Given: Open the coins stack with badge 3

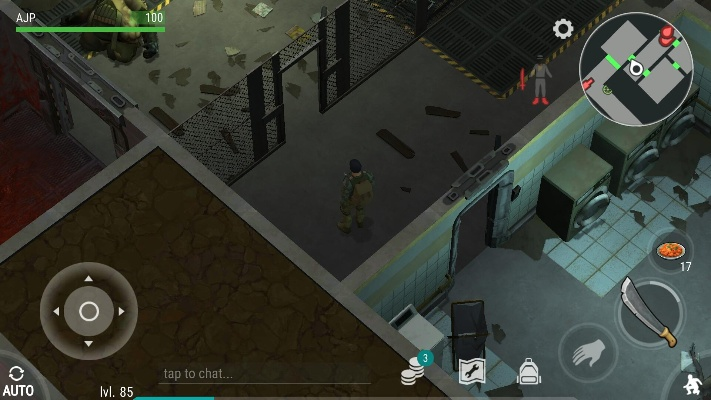Looking at the screenshot, I should coord(413,372).
